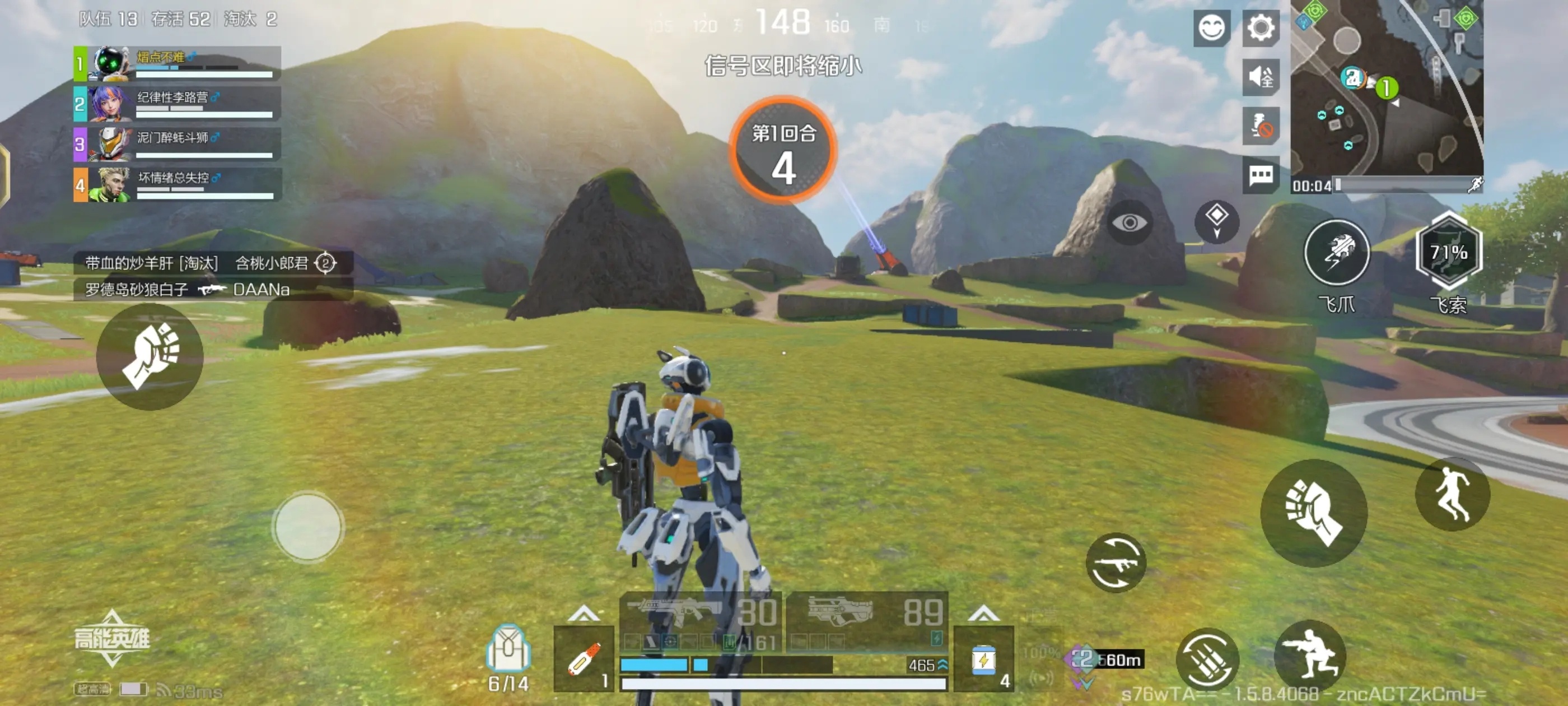
Task: Open the text chat bubble
Action: 1260,175
